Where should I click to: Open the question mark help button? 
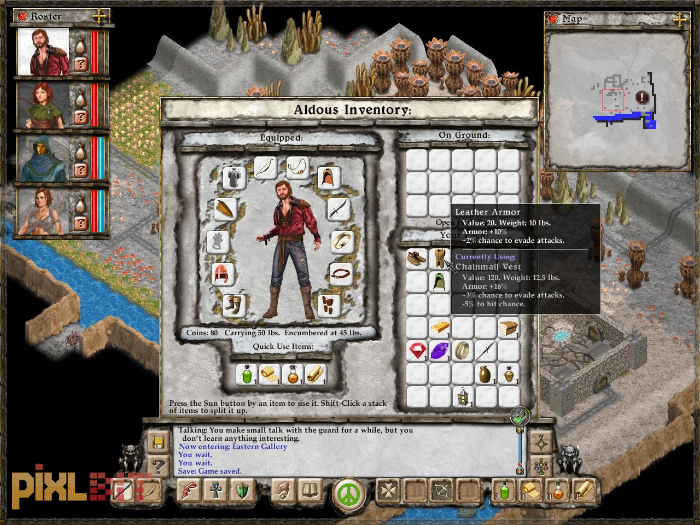point(156,465)
